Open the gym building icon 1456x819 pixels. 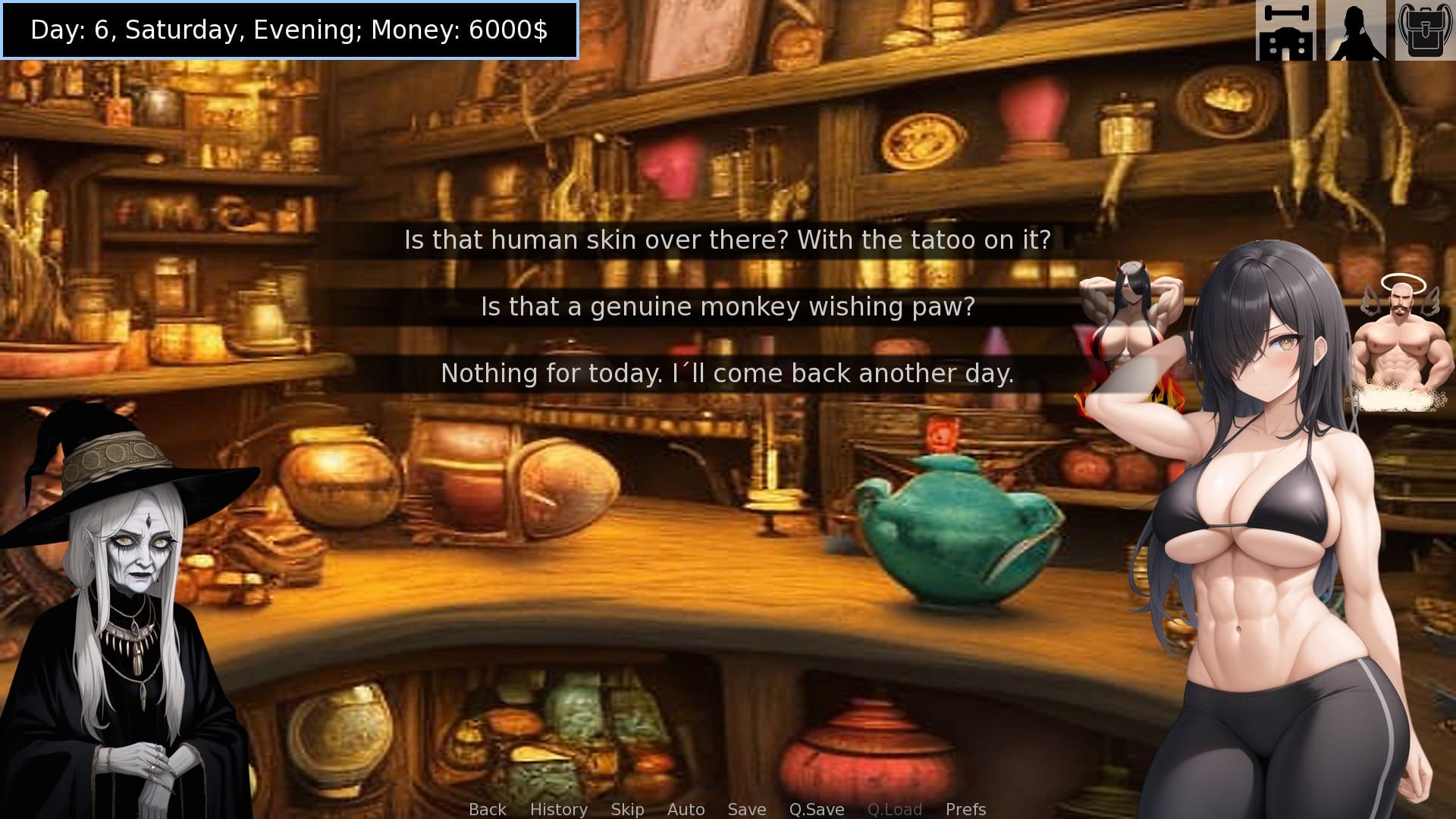(x=1285, y=30)
